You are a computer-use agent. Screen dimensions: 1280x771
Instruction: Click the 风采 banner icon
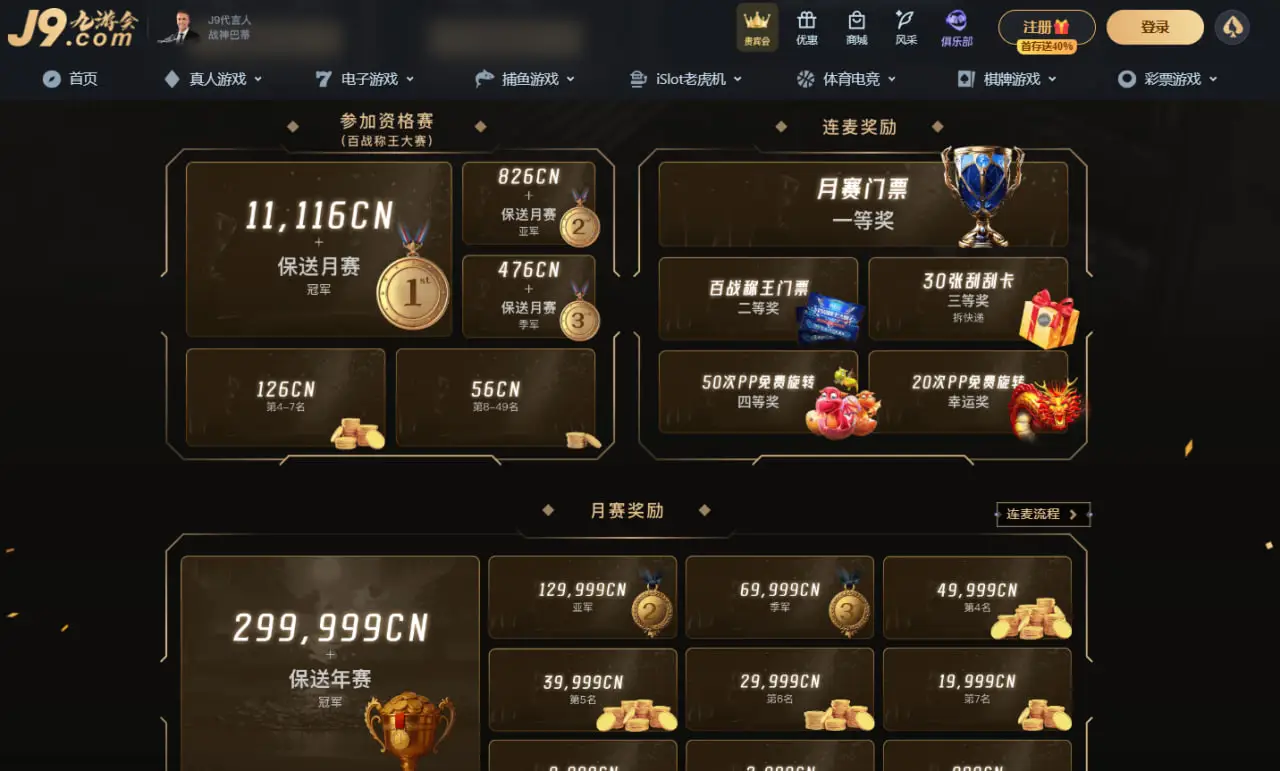click(904, 27)
